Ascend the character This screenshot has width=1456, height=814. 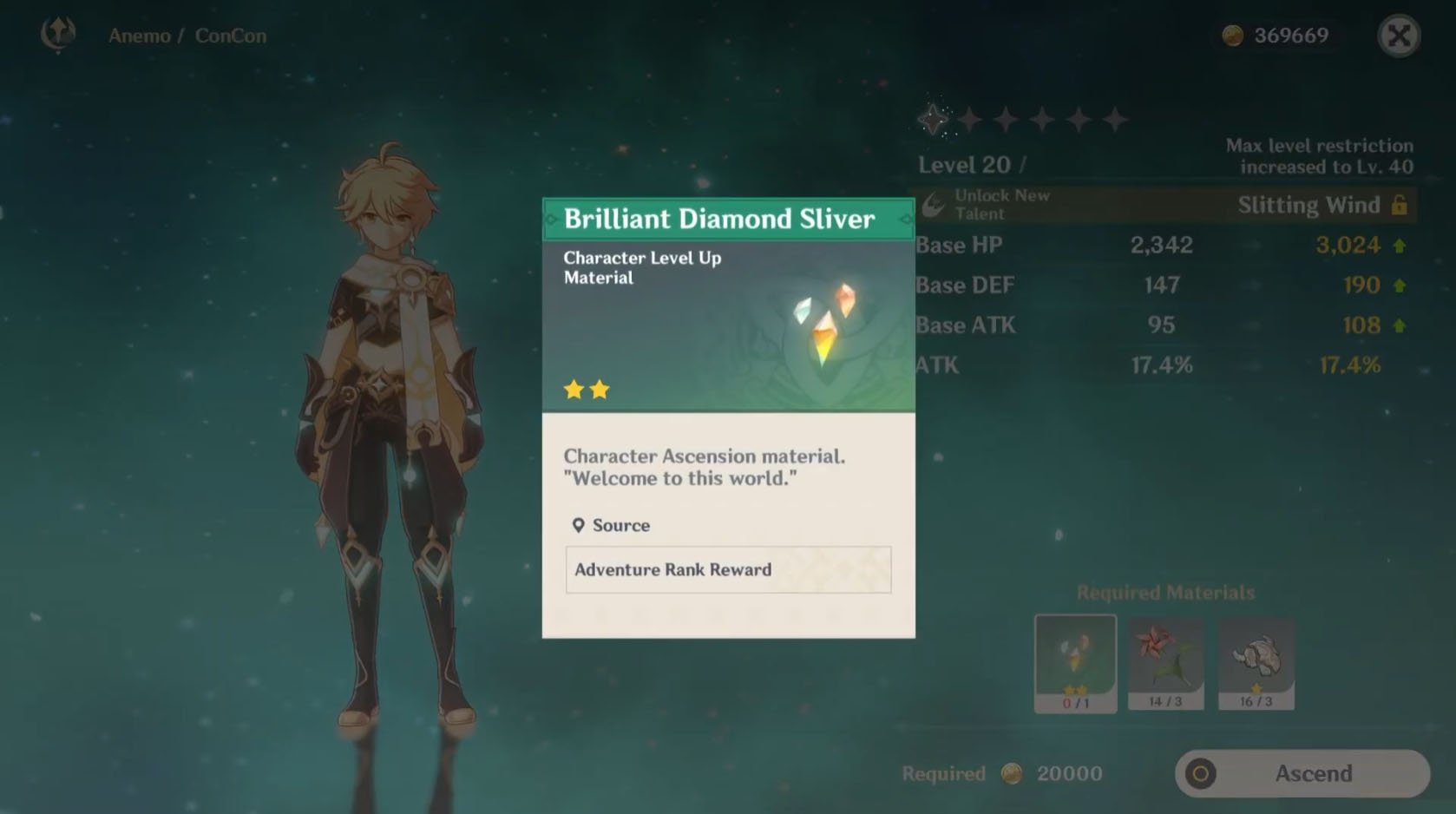[1302, 773]
